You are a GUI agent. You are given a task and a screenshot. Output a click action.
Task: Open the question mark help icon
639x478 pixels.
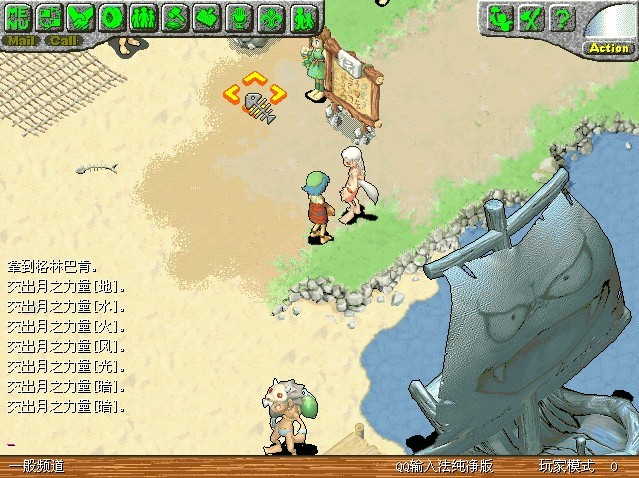[563, 17]
